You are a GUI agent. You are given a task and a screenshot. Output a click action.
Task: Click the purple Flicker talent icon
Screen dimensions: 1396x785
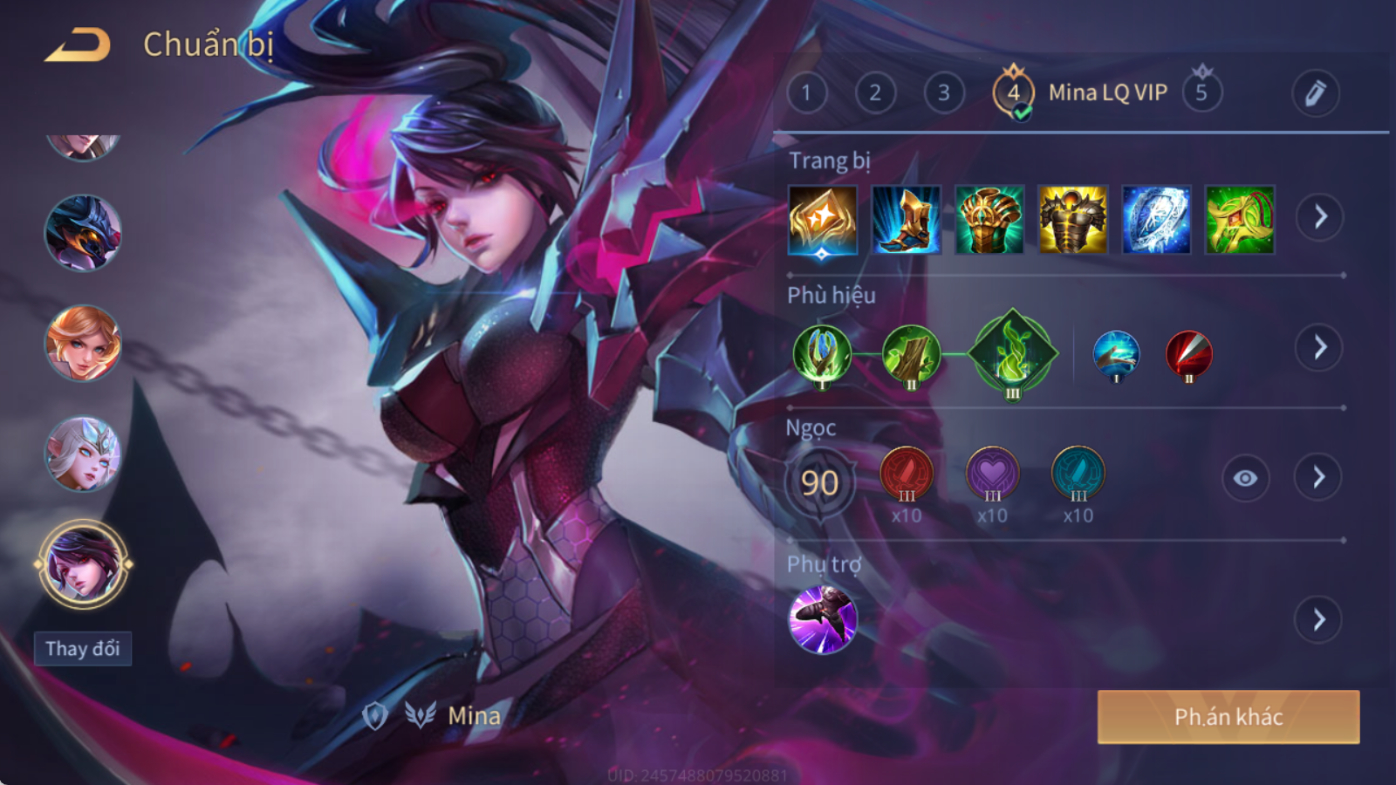pos(822,620)
